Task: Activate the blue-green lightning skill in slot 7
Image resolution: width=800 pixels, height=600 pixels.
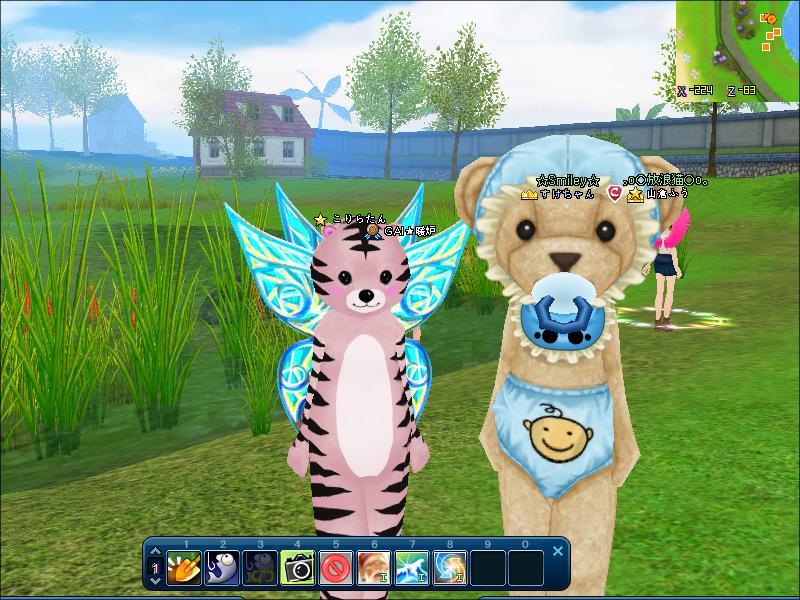Action: 412,567
